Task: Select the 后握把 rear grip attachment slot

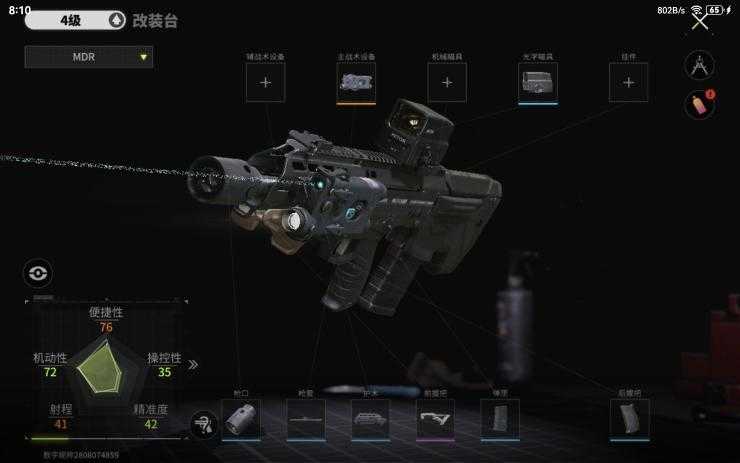Action: pos(629,420)
